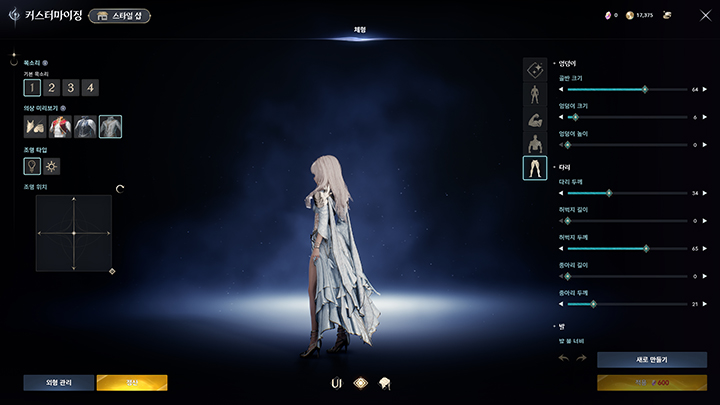Click the 새로 만들기 create new button
This screenshot has height=405, width=720.
click(651, 359)
